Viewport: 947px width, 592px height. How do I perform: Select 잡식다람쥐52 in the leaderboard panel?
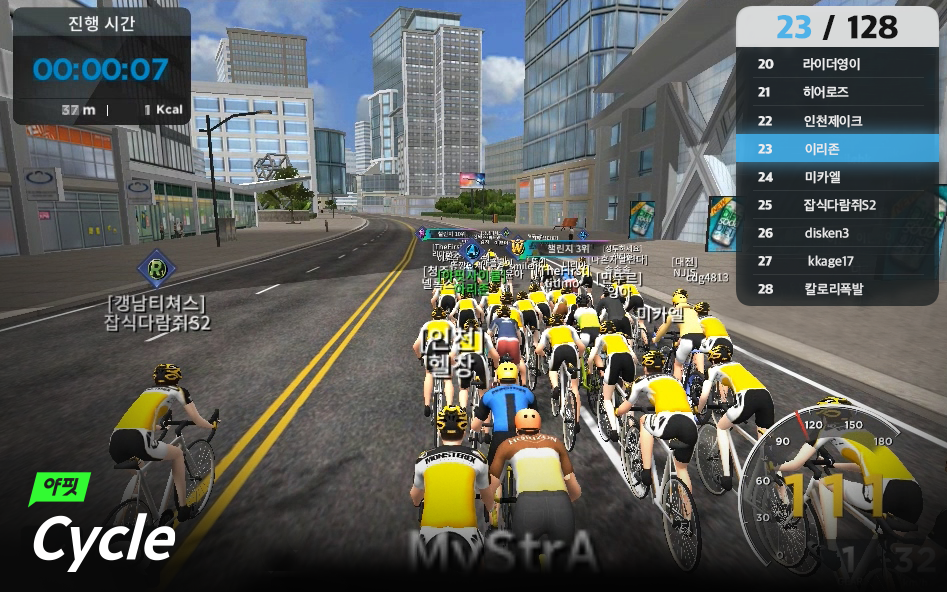[x=837, y=205]
